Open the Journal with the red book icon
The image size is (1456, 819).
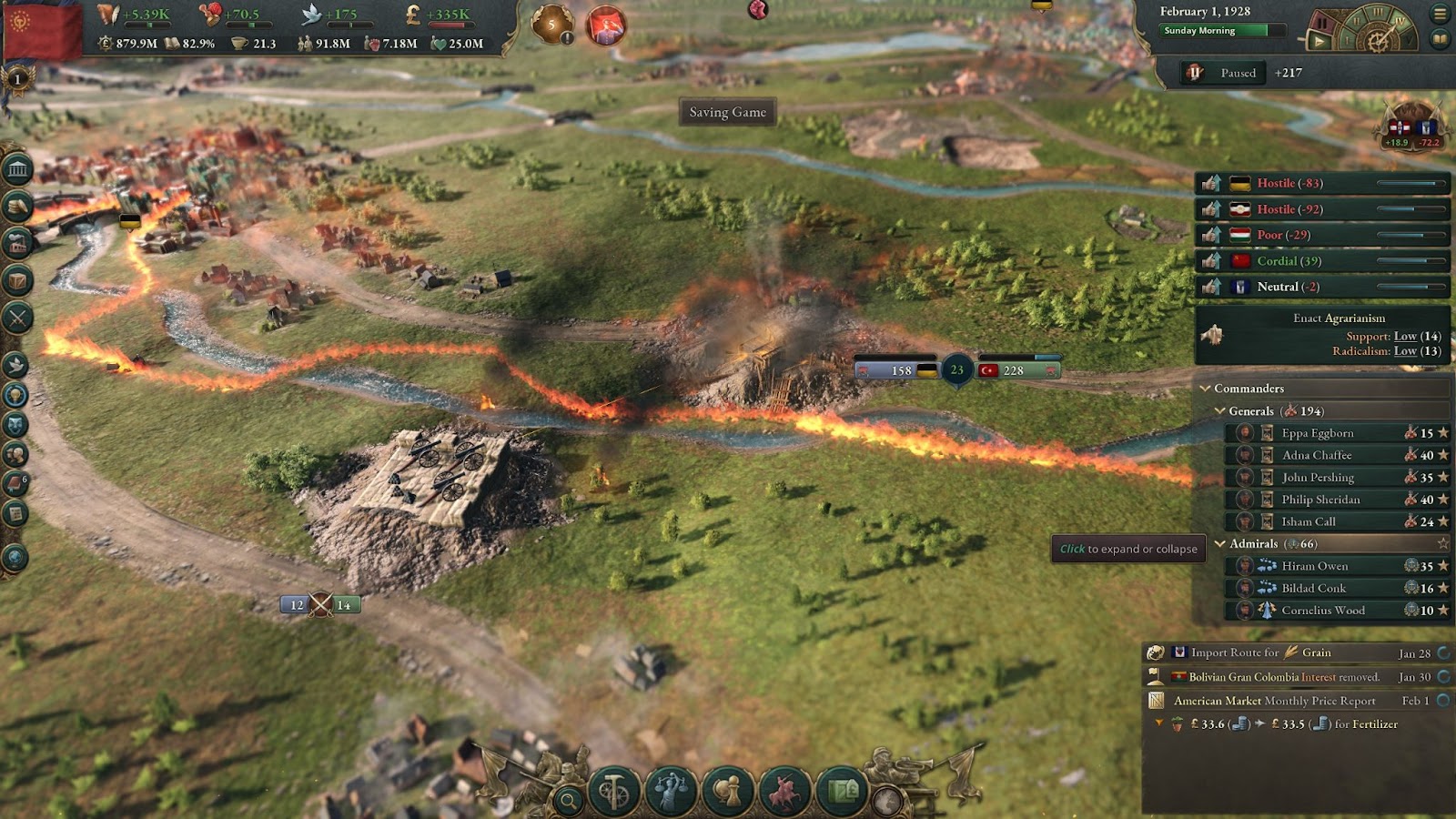point(15,483)
